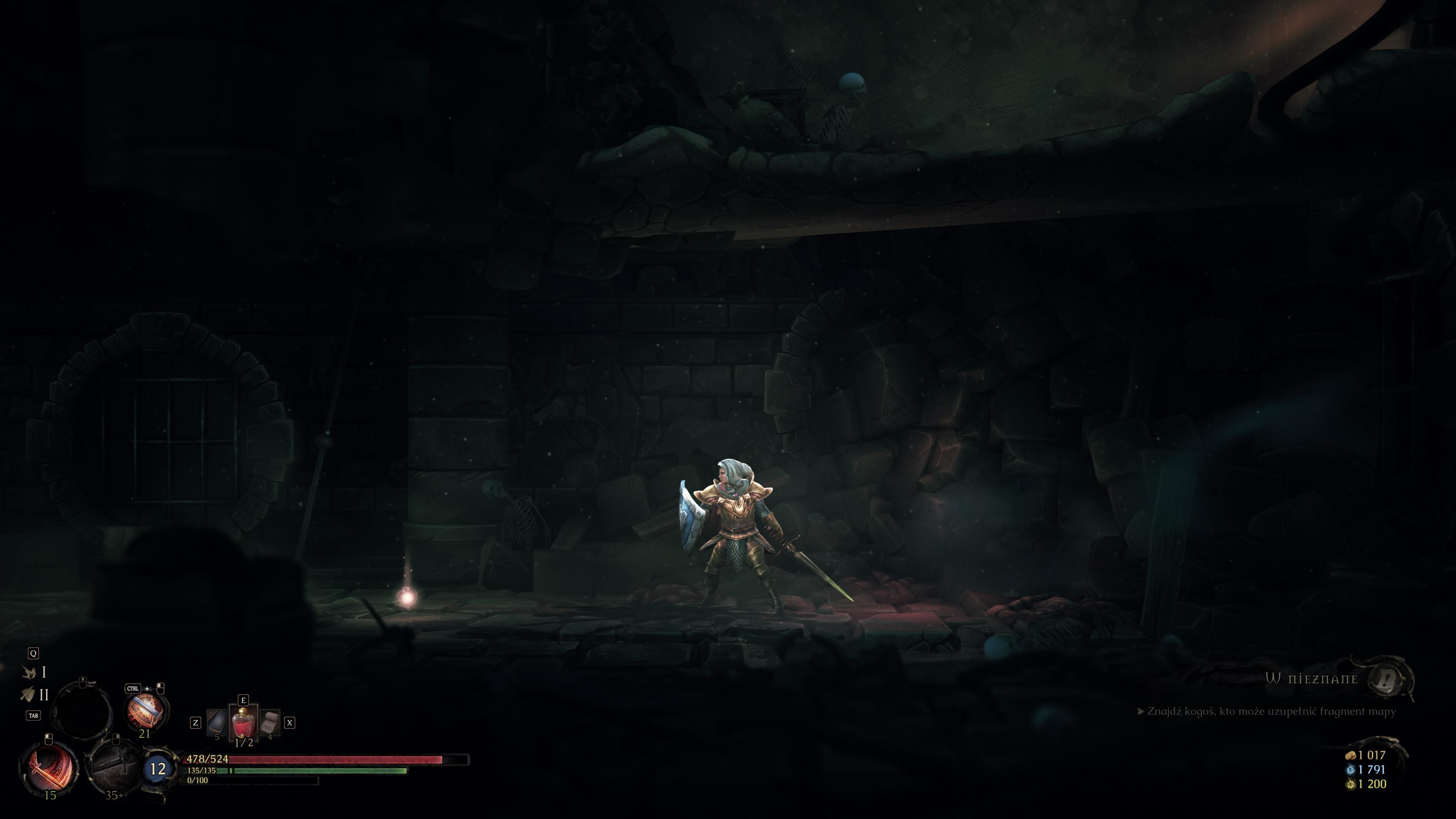The height and width of the screenshot is (819, 1456).
Task: Use the dark sword guard ability
Action: tap(115, 767)
